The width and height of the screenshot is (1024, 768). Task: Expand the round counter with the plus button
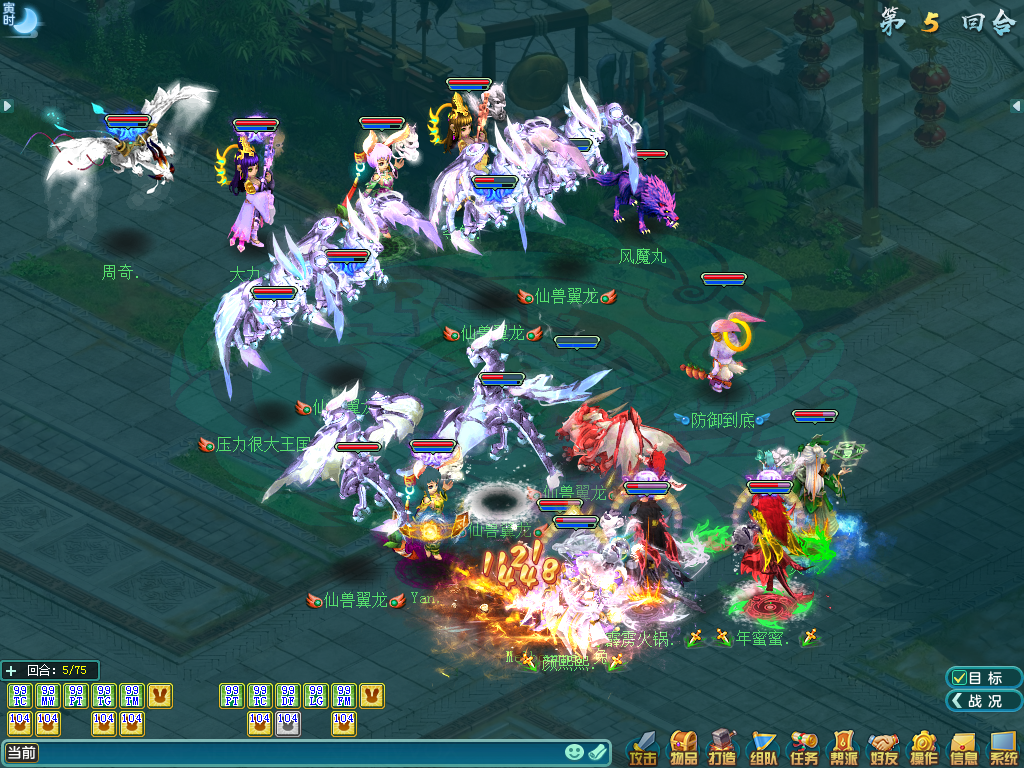[x=11, y=670]
